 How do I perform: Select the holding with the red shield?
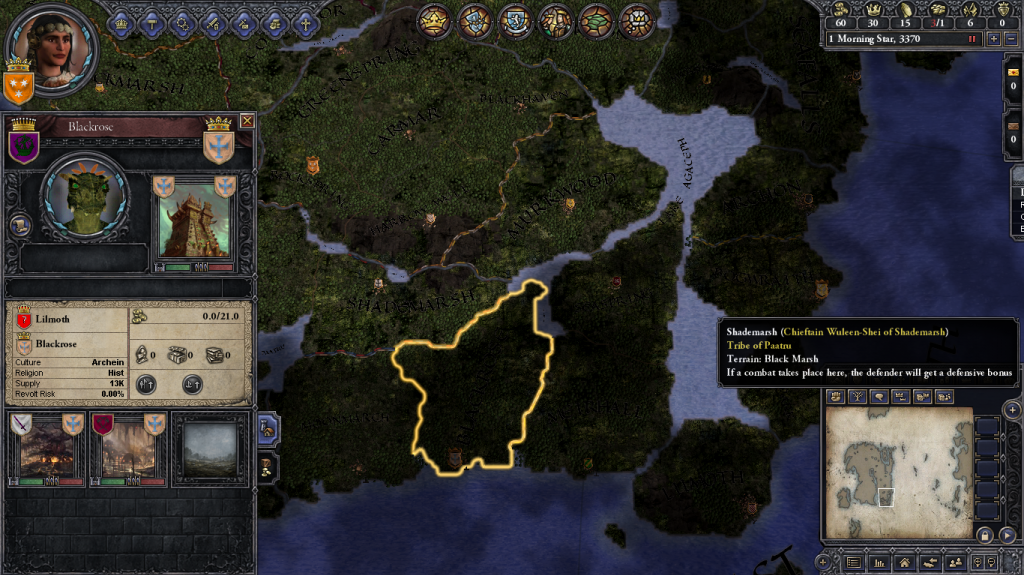click(x=127, y=449)
